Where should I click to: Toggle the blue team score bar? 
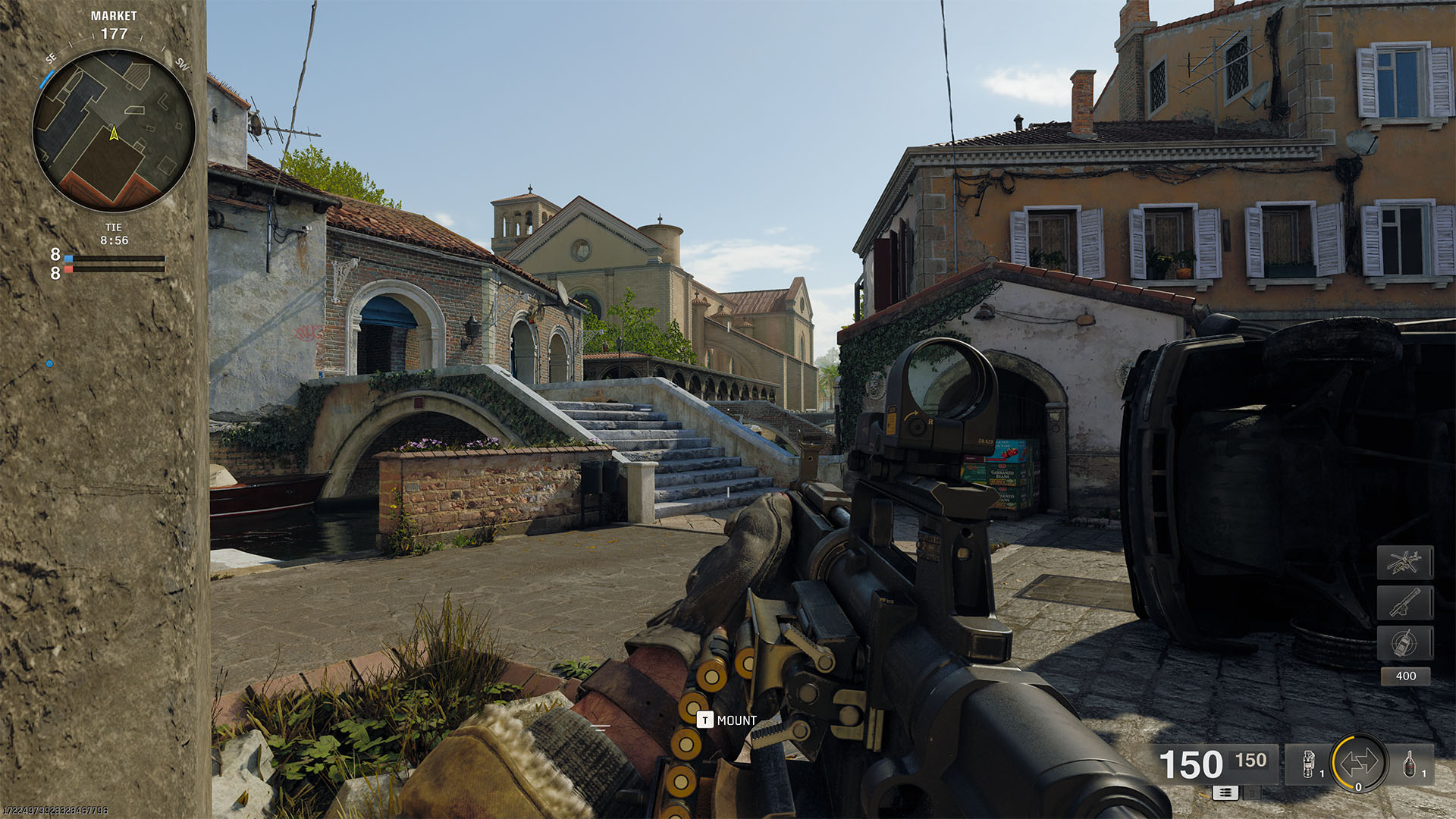click(114, 258)
